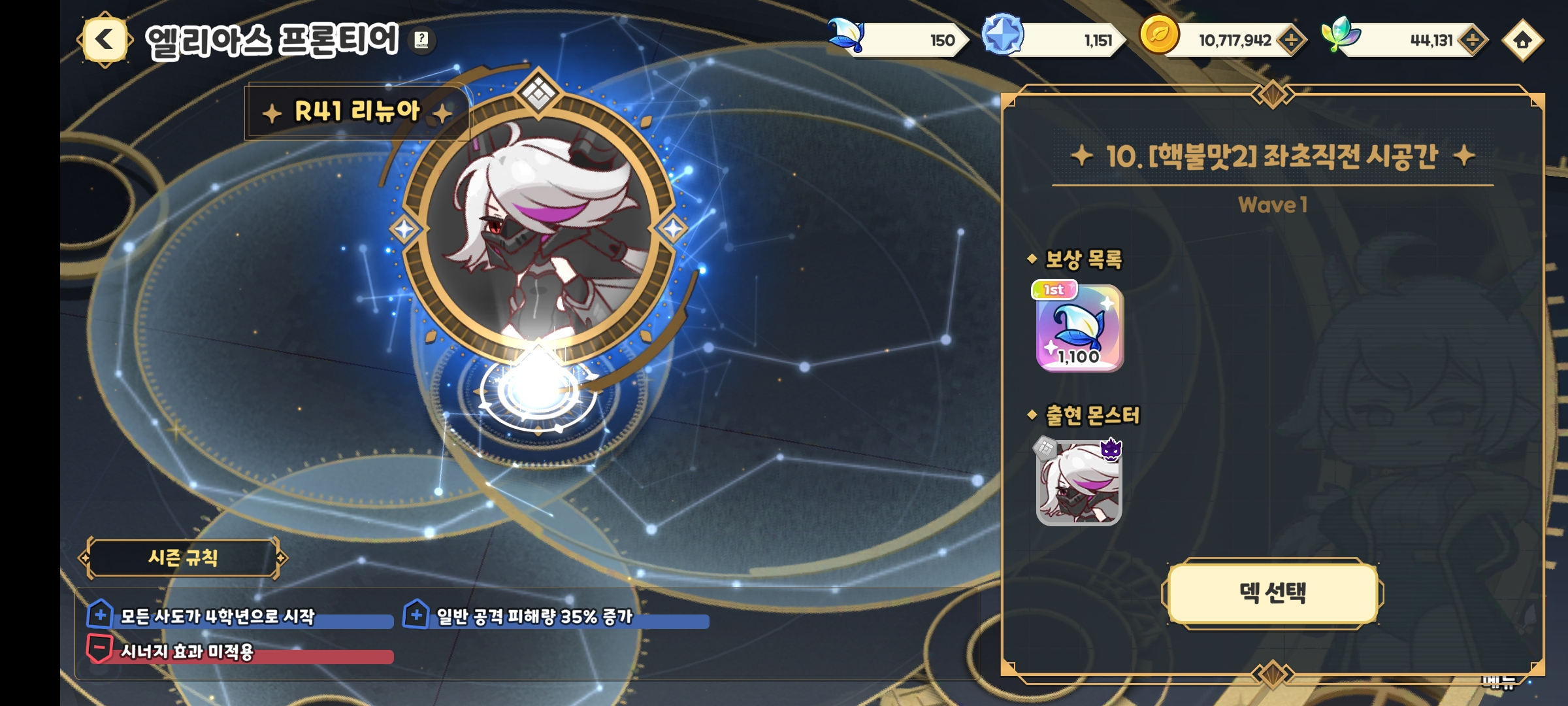Open the help question mark icon

point(422,41)
